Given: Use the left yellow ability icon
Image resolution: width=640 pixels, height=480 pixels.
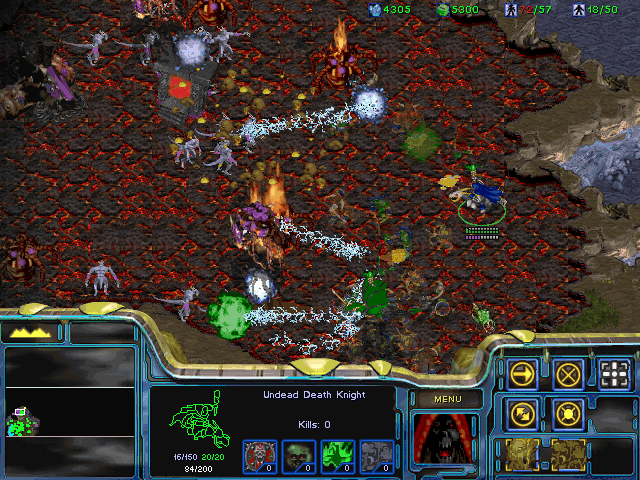Looking at the screenshot, I should pyautogui.click(x=522, y=453).
